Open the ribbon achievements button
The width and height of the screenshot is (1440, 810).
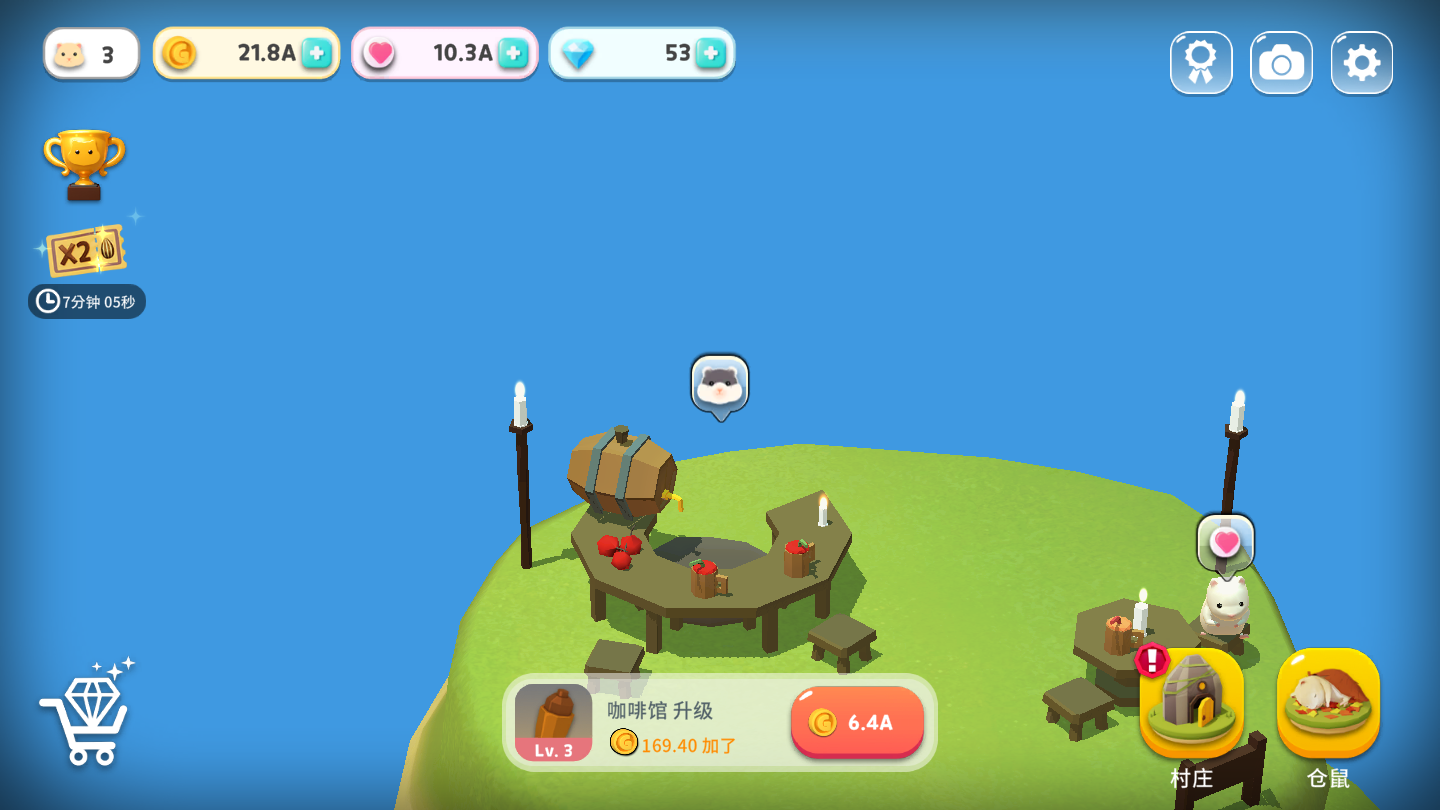pyautogui.click(x=1201, y=63)
